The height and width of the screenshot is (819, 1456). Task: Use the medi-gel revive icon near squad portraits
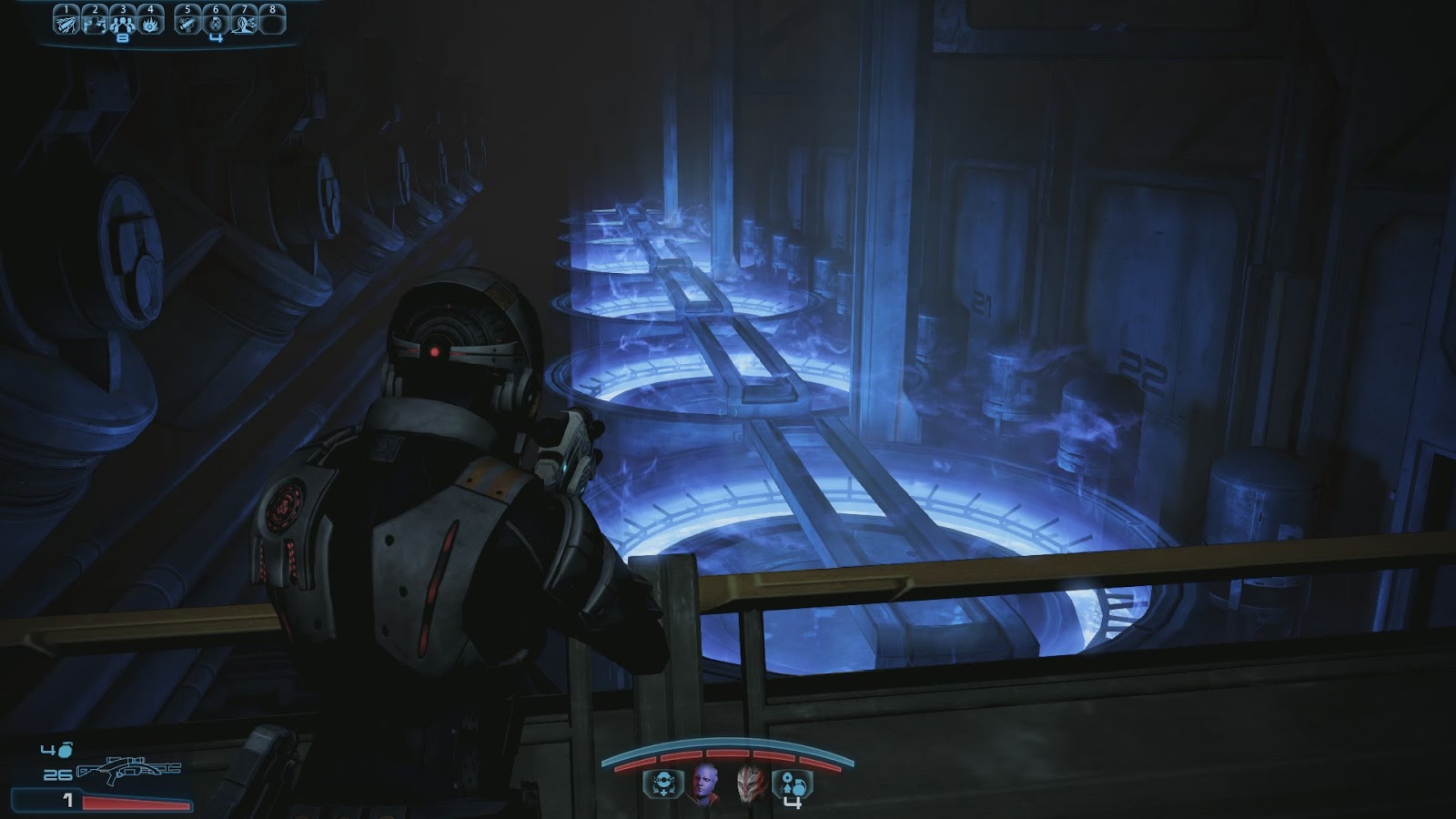coord(664,784)
